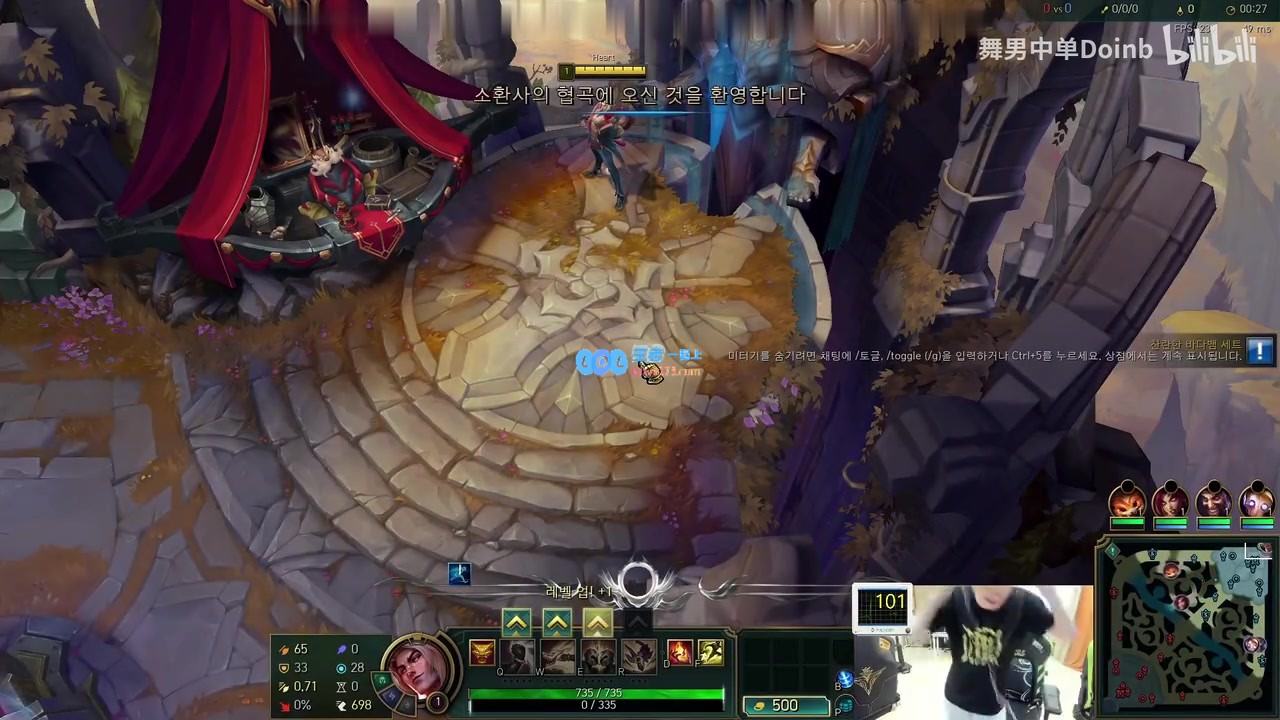Cast the Flash summoner spell
The image size is (1280, 720).
point(711,653)
